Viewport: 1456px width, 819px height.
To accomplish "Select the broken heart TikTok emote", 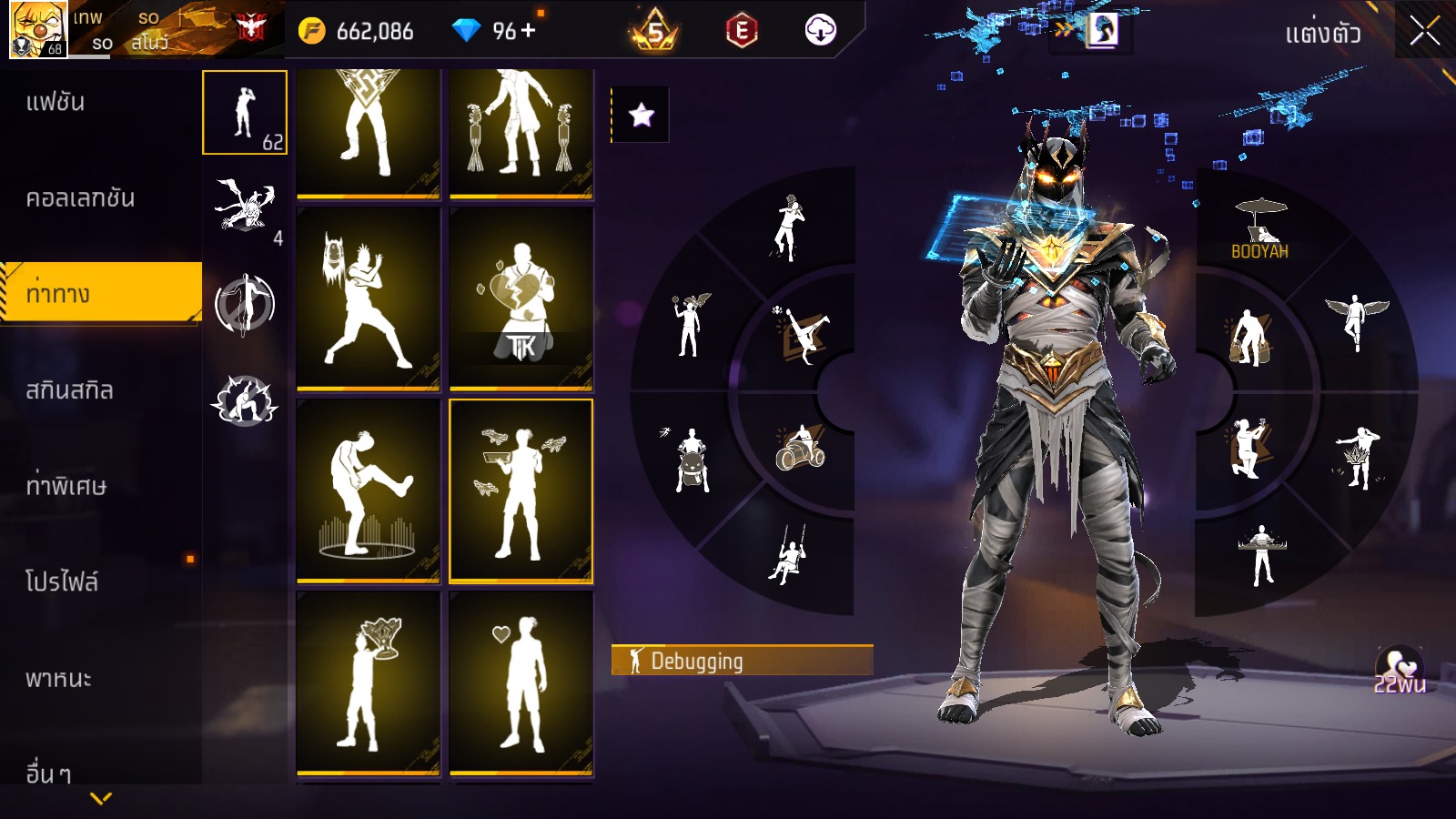I will [521, 298].
